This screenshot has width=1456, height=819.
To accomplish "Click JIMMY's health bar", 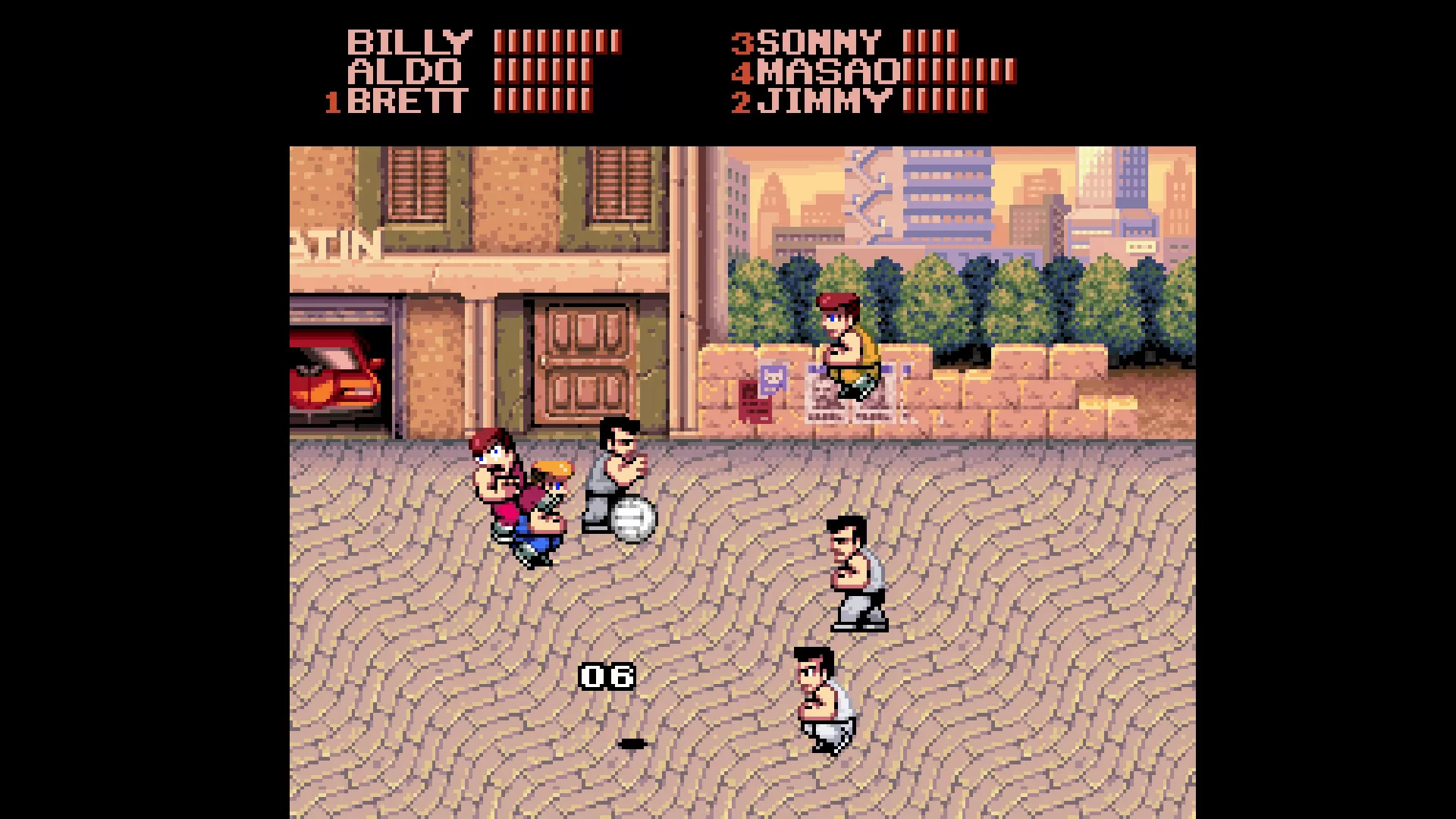I will click(944, 101).
